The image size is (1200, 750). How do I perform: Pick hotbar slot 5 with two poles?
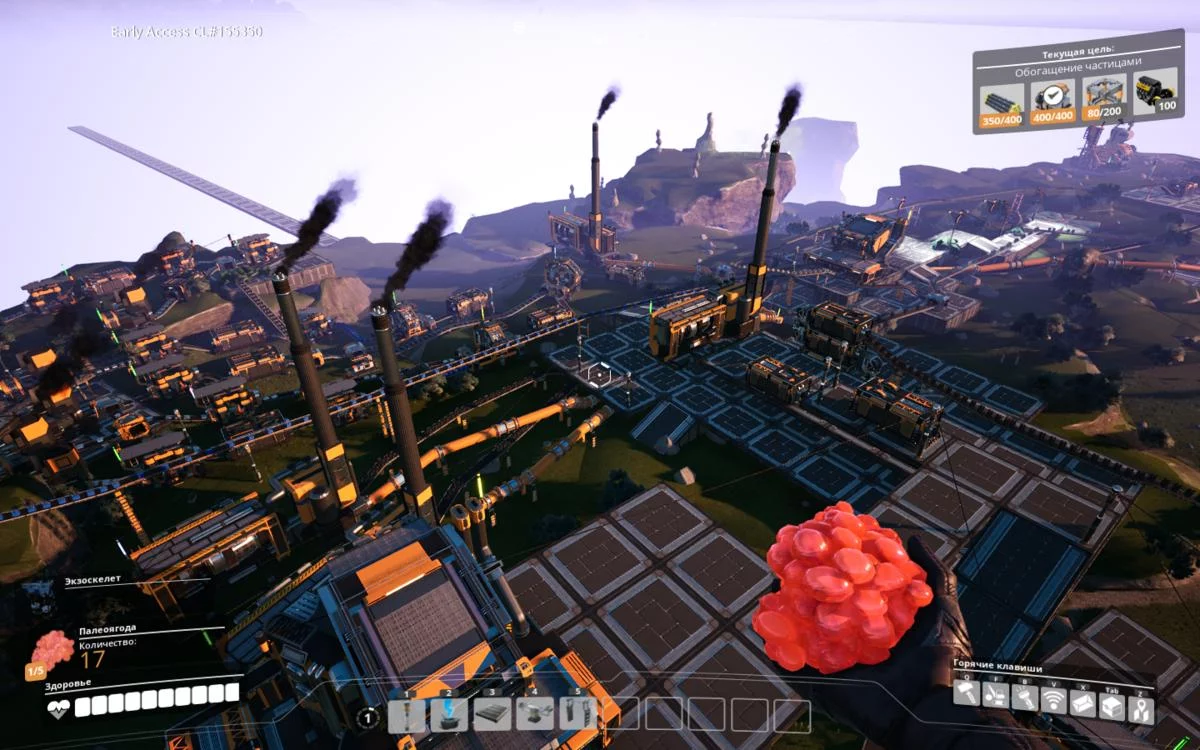577,714
